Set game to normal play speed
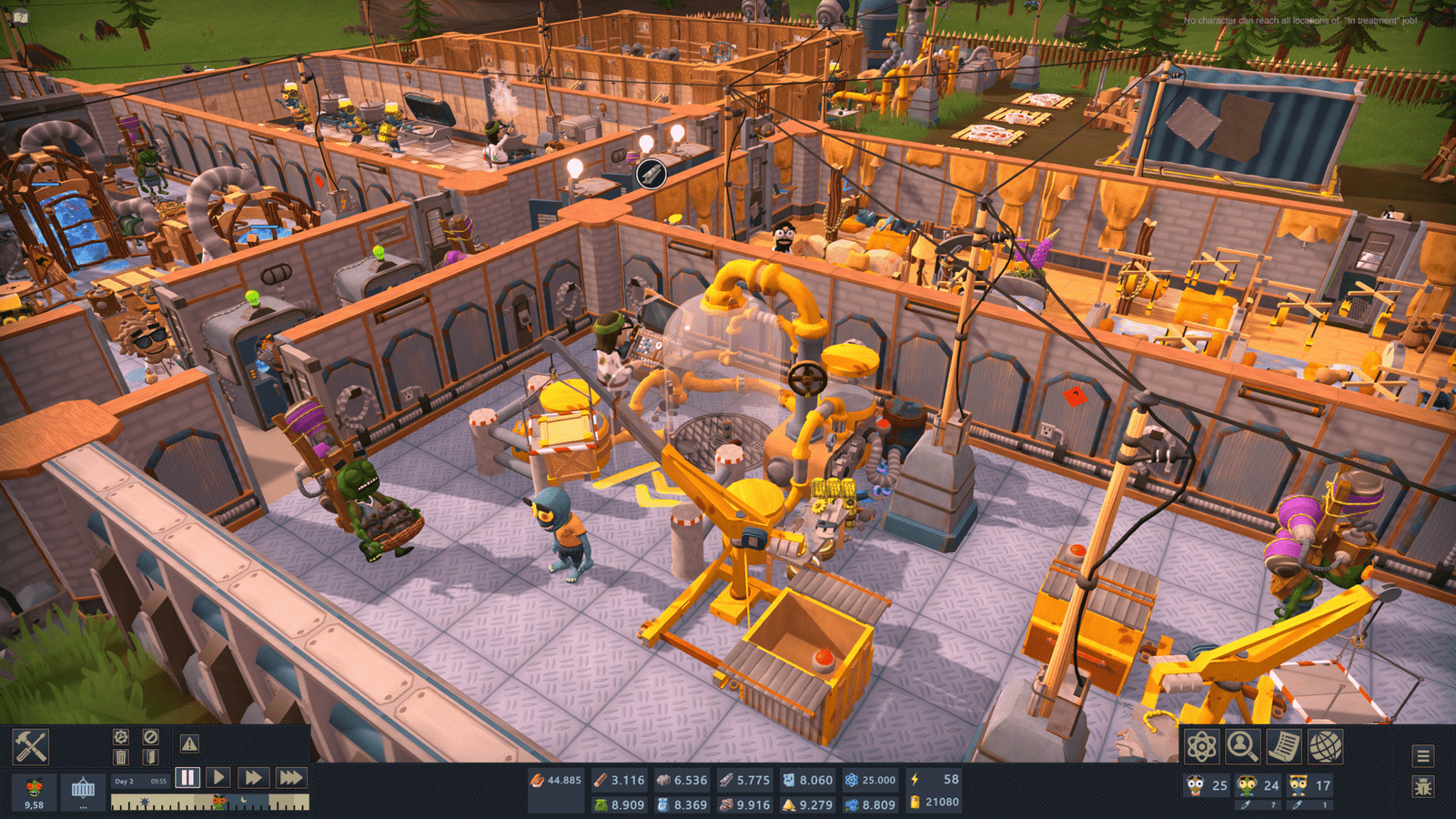The height and width of the screenshot is (819, 1456). click(x=218, y=777)
